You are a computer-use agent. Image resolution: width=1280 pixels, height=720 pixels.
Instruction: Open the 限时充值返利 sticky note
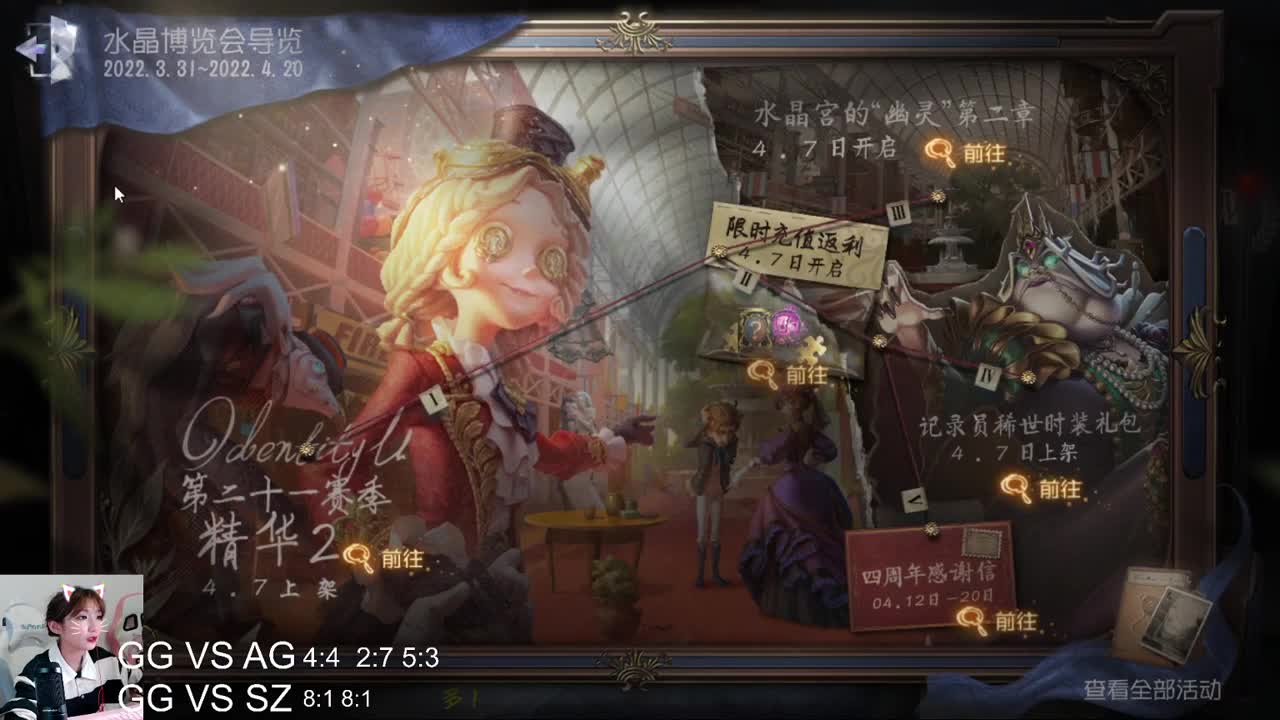(x=800, y=243)
